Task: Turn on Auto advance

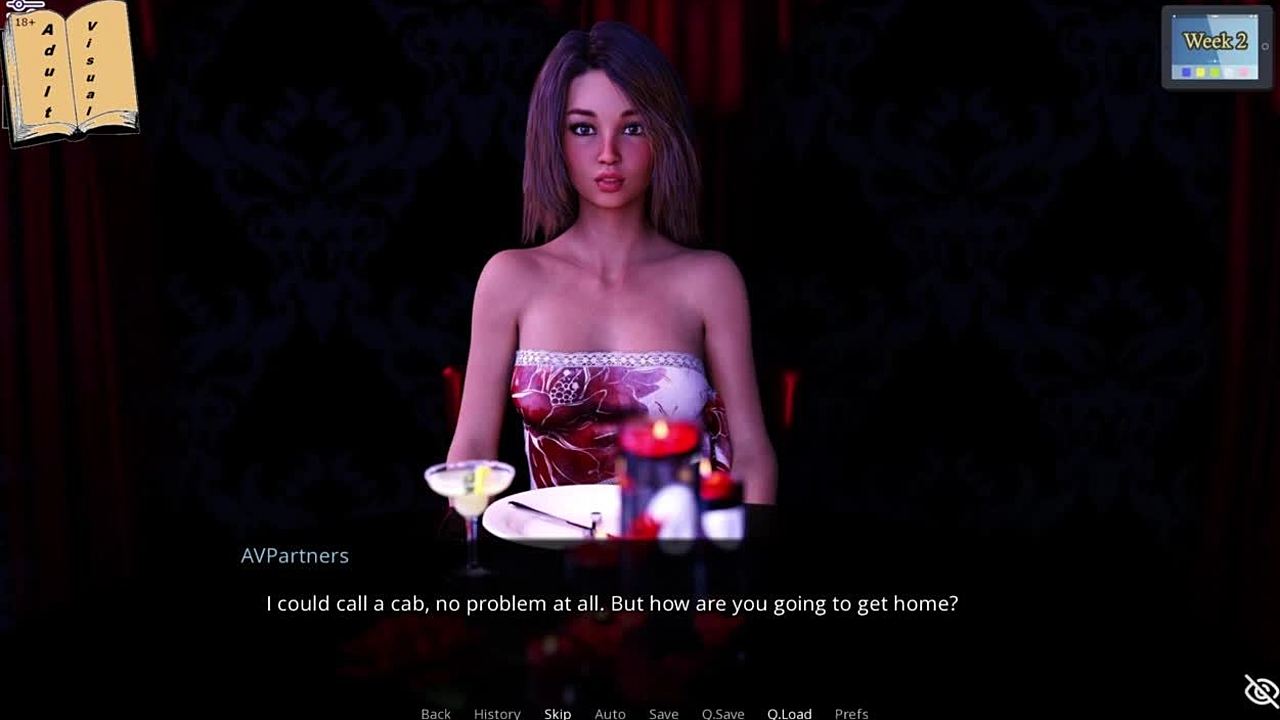Action: tap(610, 713)
